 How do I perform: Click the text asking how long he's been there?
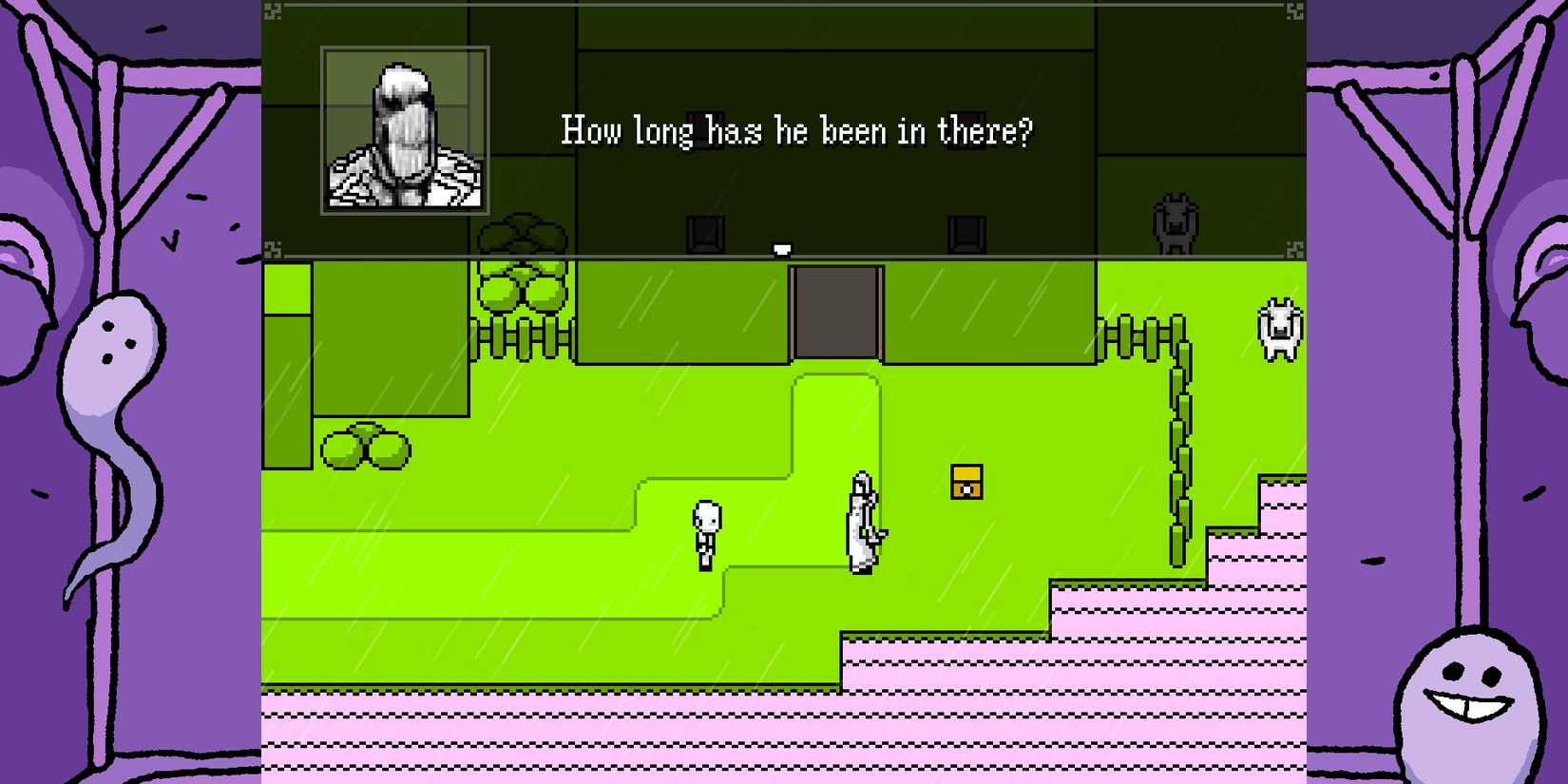tap(796, 130)
